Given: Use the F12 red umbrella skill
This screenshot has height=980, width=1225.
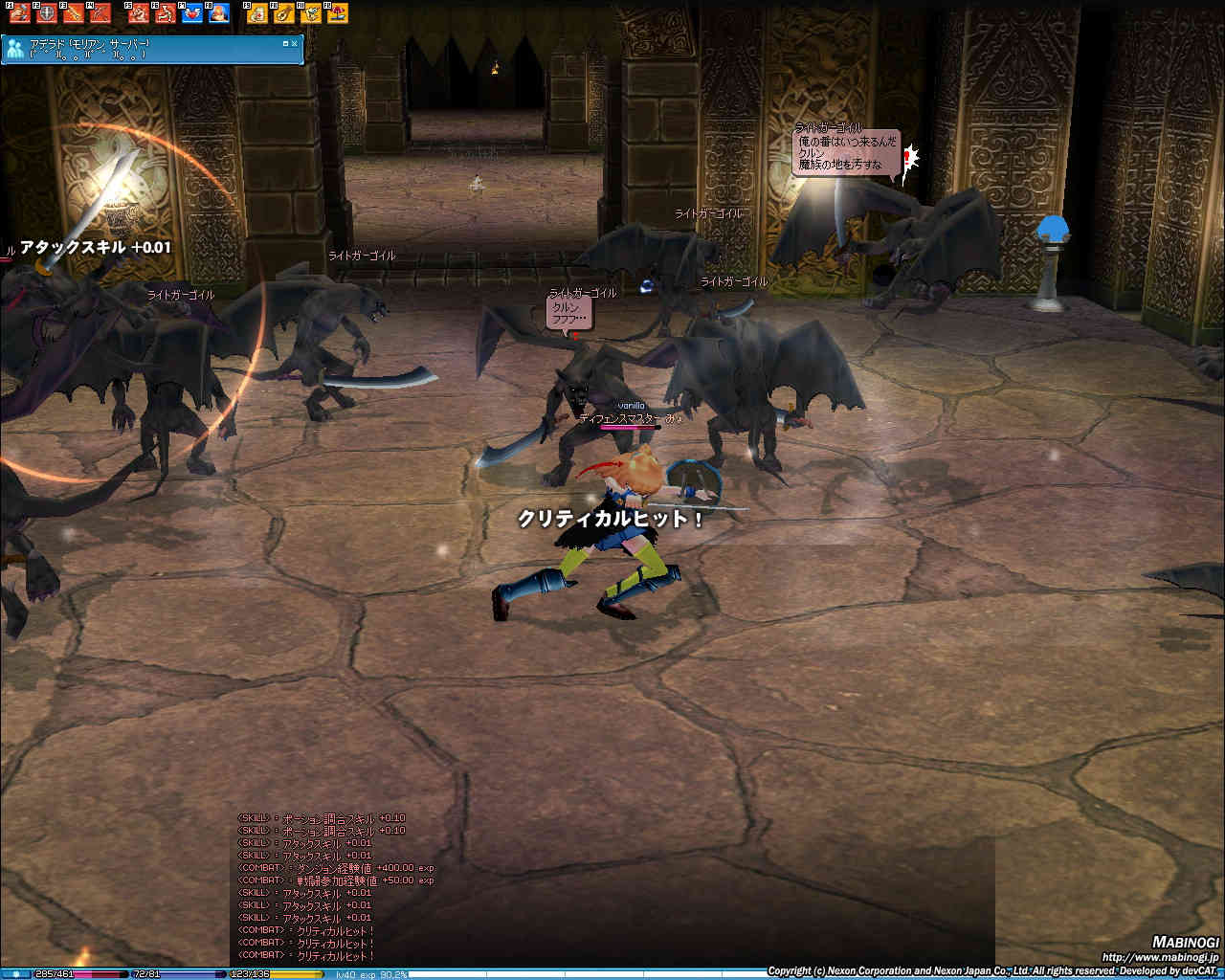Looking at the screenshot, I should pyautogui.click(x=337, y=13).
